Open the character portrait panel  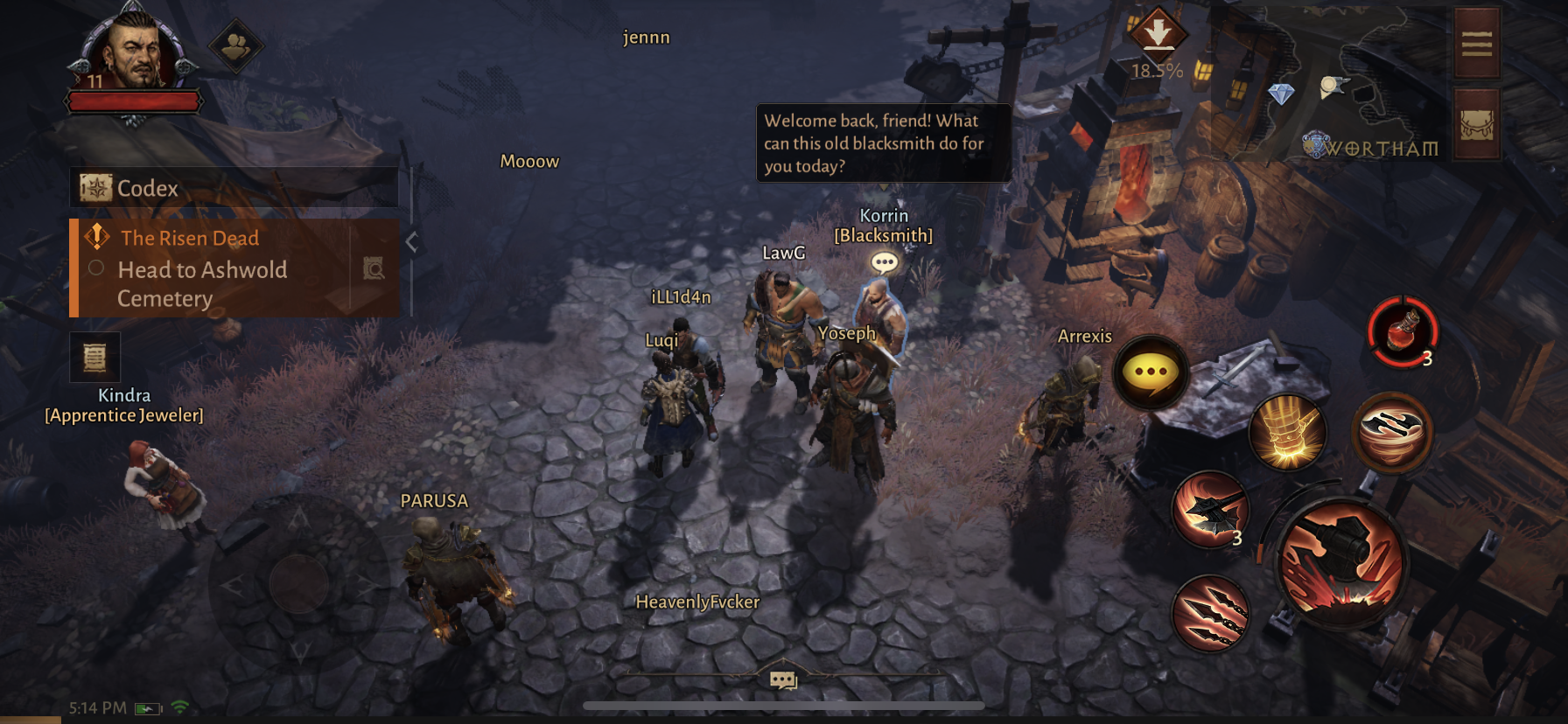[x=133, y=54]
